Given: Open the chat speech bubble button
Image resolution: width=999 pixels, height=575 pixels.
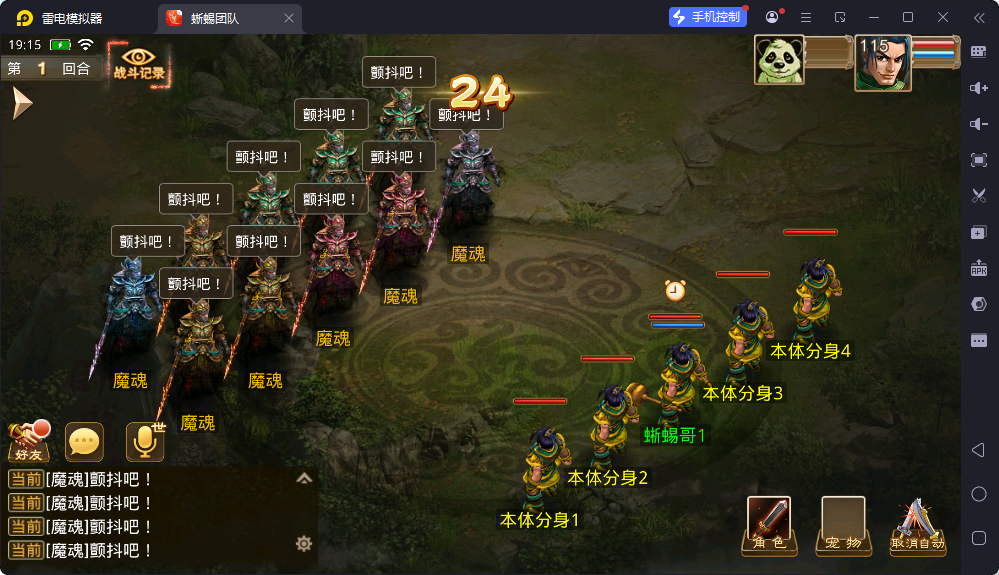Looking at the screenshot, I should coord(84,441).
